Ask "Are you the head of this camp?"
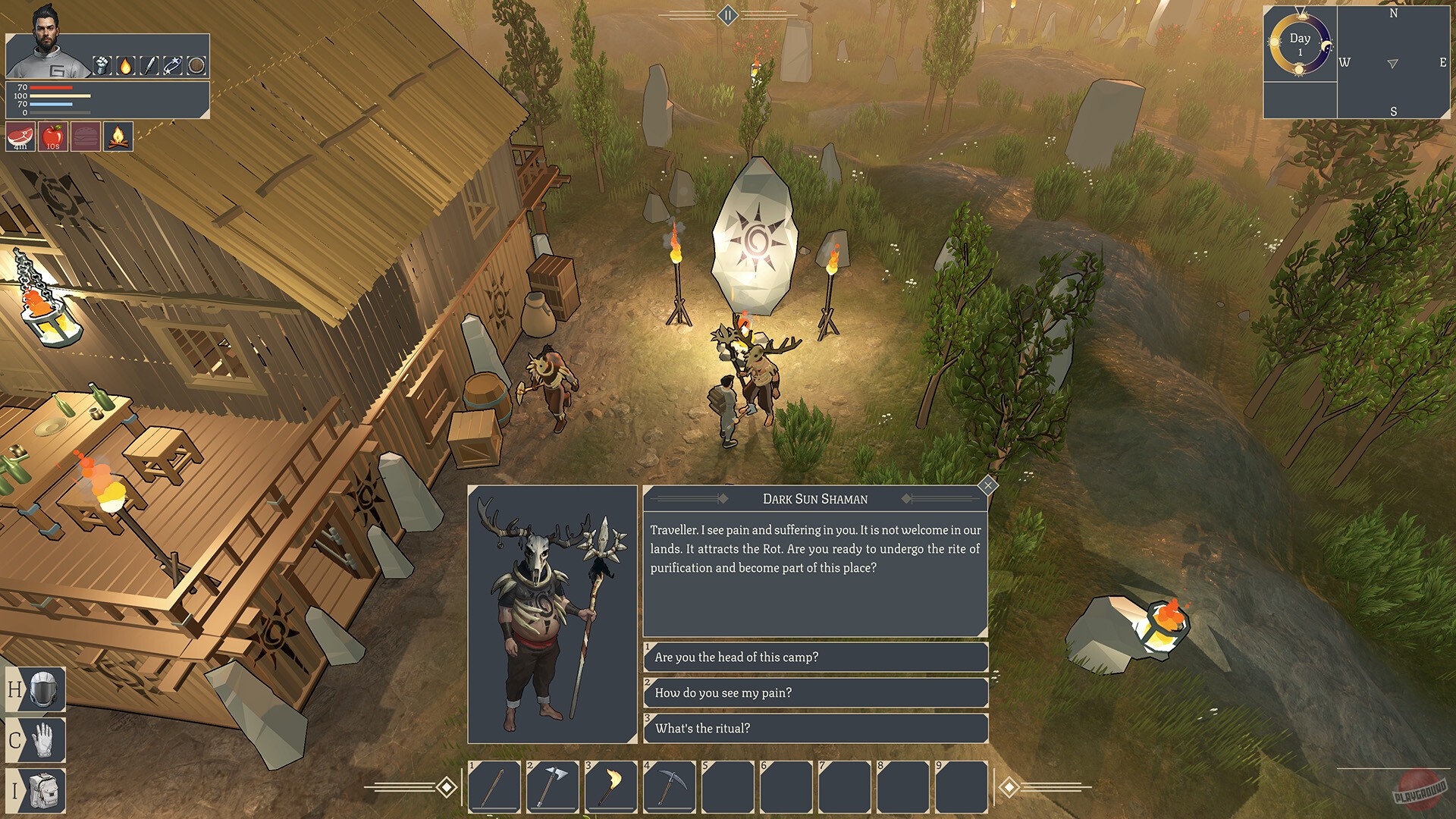Image resolution: width=1456 pixels, height=819 pixels. click(815, 657)
